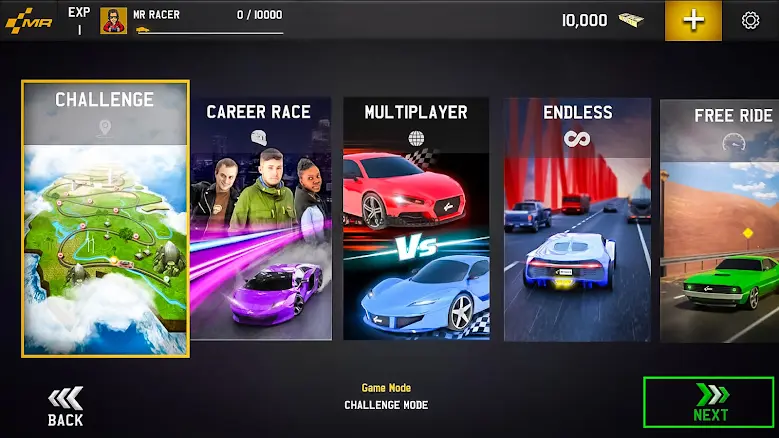779x438 pixels.
Task: Pick the Multiplayer mode card
Action: click(416, 218)
